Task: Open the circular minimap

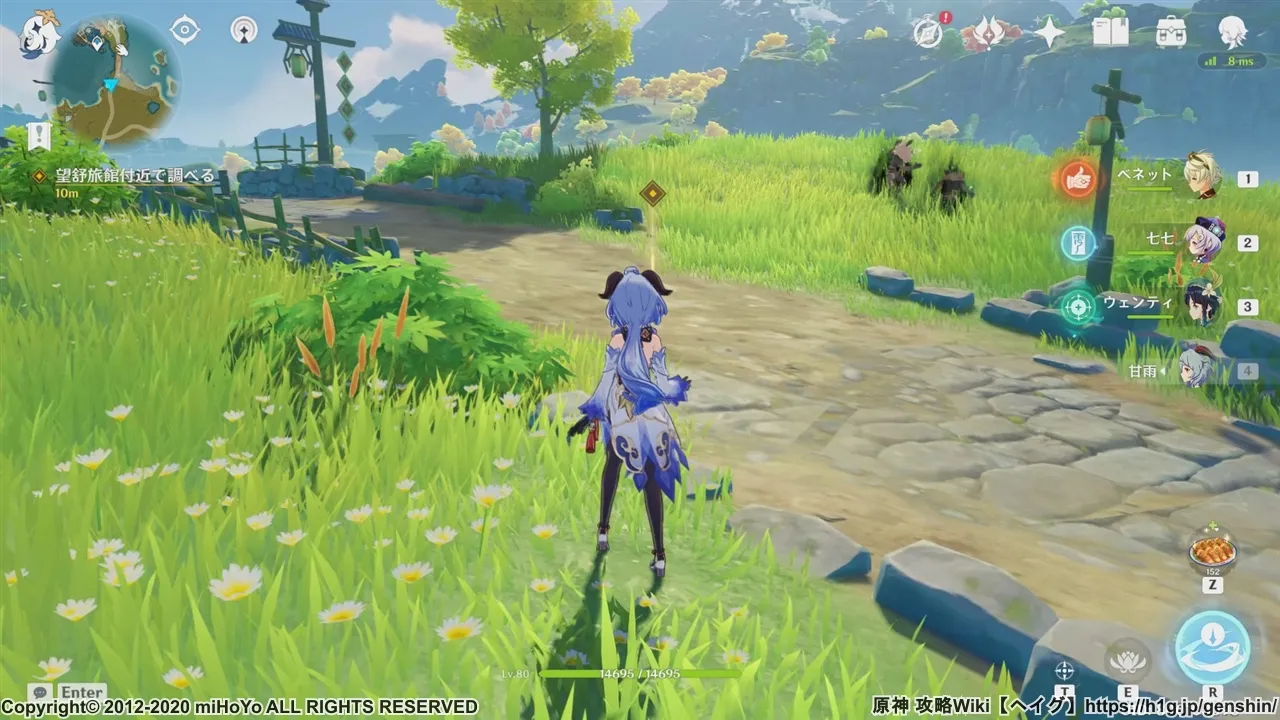Action: coord(116,80)
